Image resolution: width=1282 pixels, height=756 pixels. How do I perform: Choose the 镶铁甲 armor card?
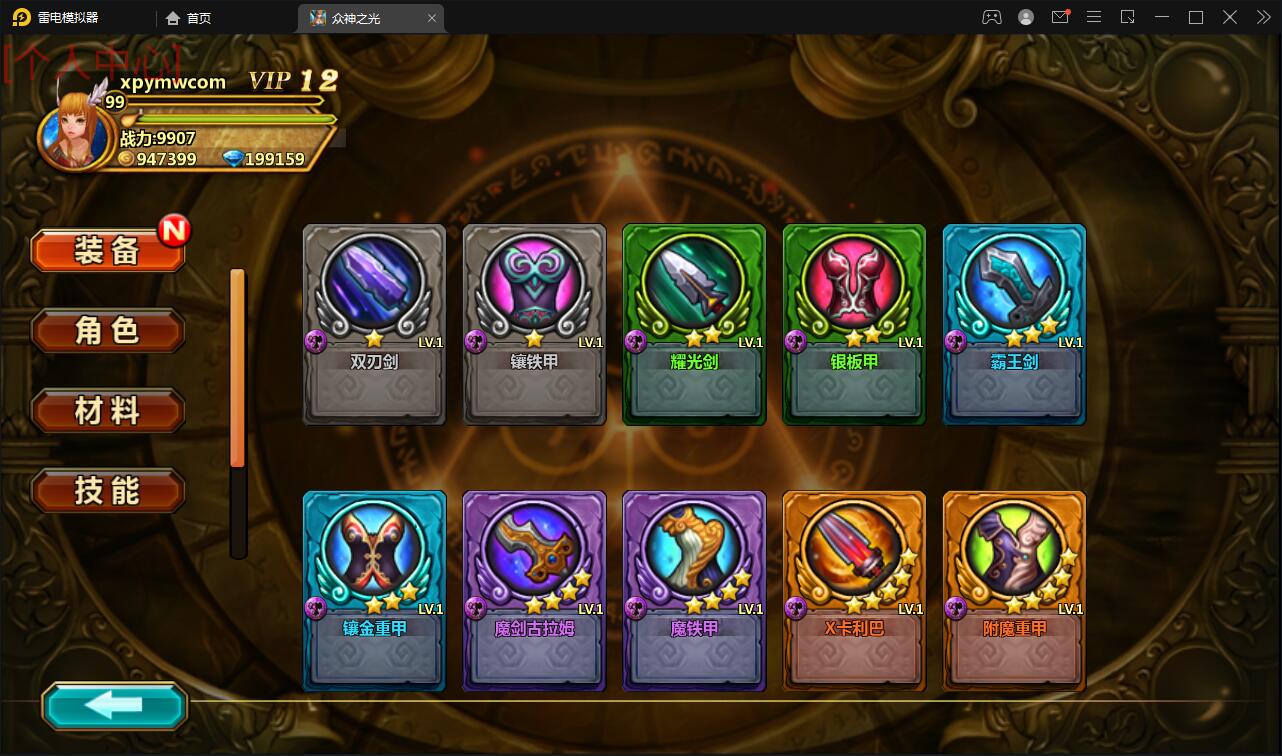tap(534, 324)
